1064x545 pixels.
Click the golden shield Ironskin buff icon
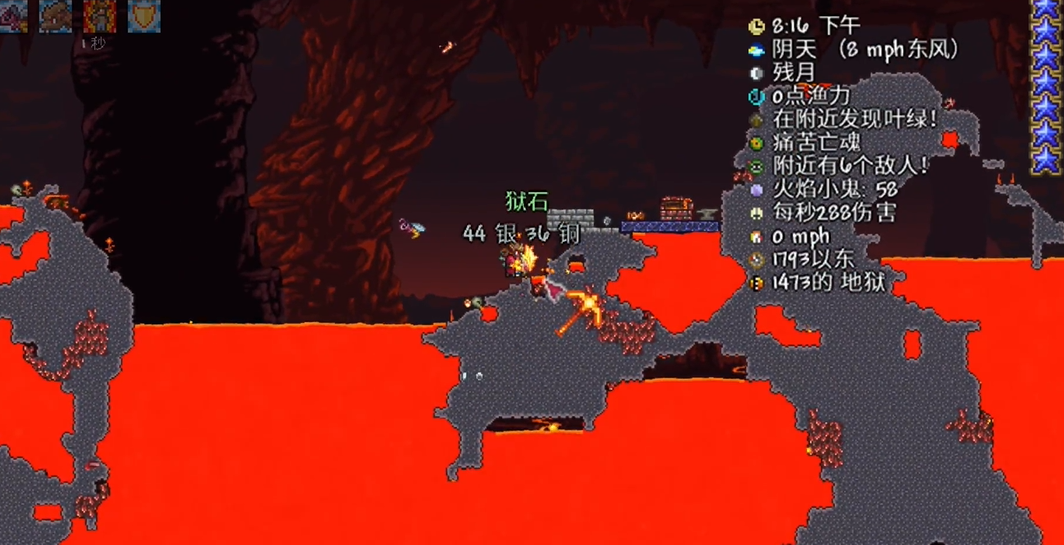(144, 15)
